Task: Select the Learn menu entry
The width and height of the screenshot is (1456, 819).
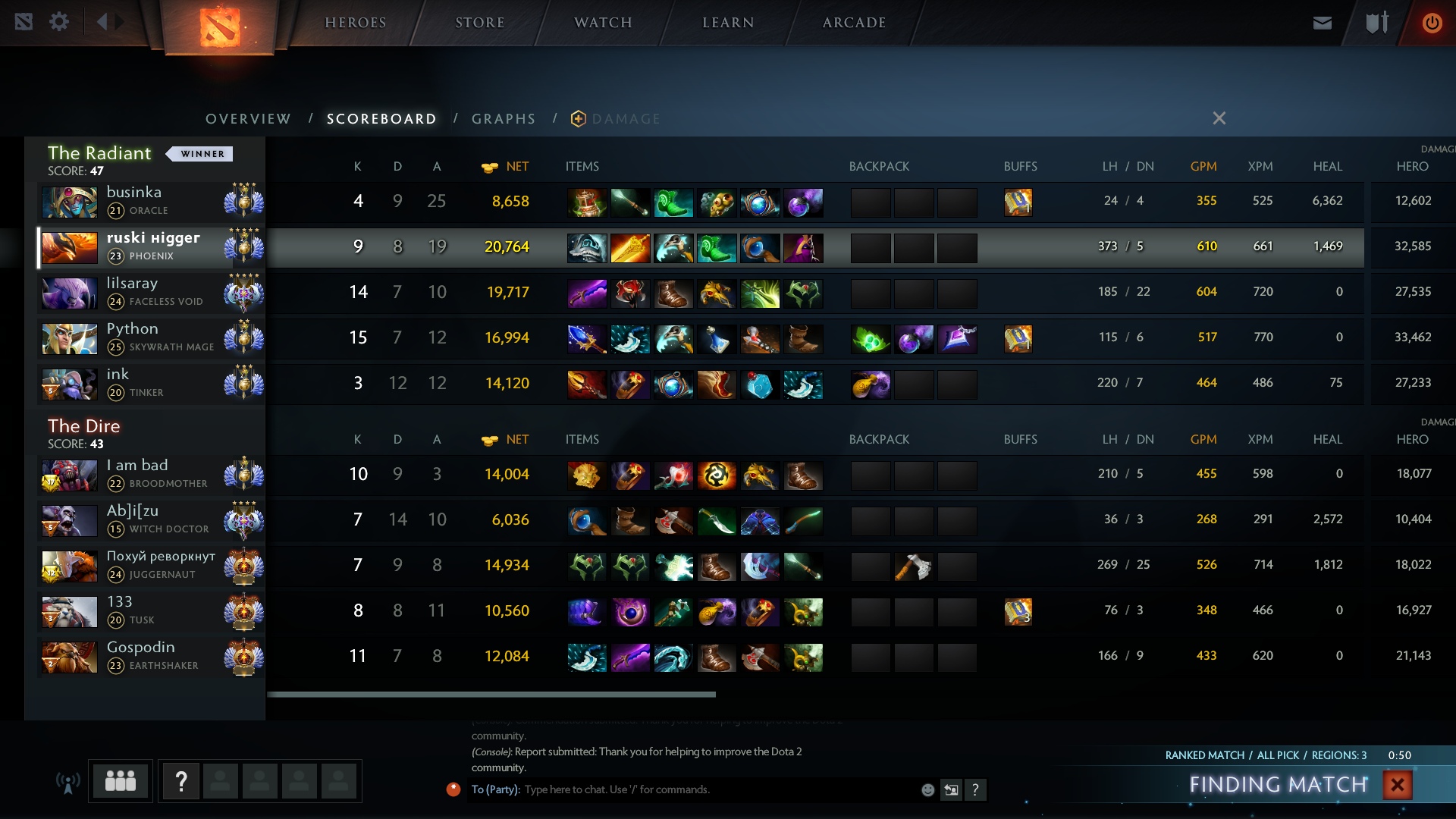Action: [728, 23]
